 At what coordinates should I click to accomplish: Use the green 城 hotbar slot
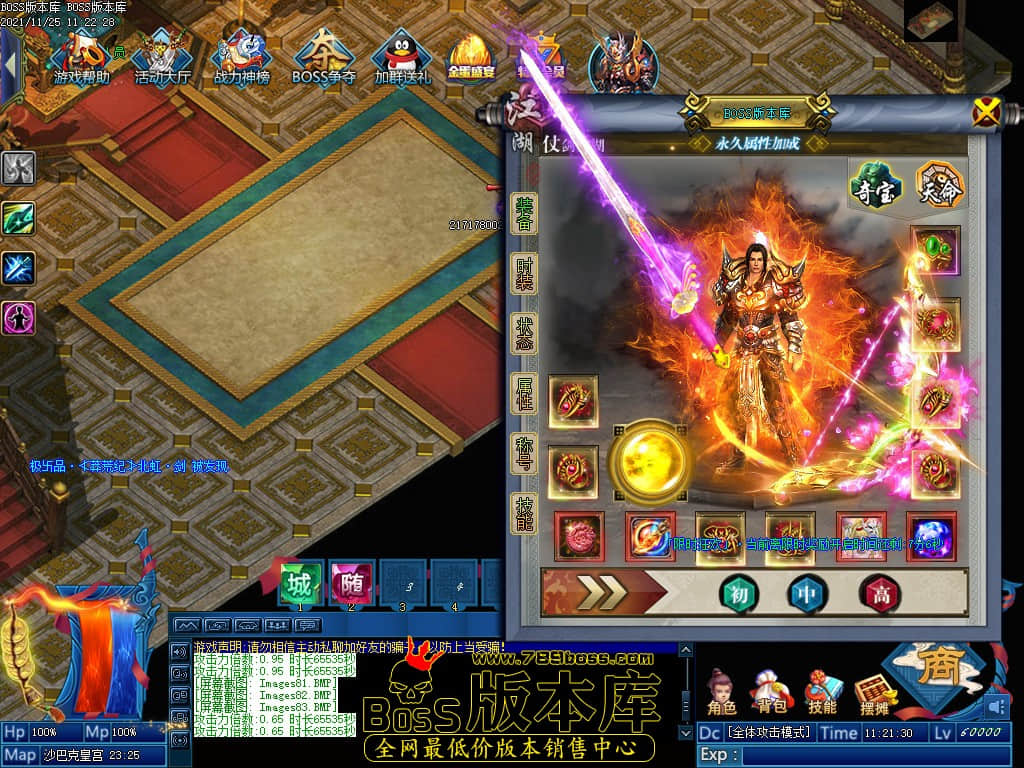coord(299,583)
